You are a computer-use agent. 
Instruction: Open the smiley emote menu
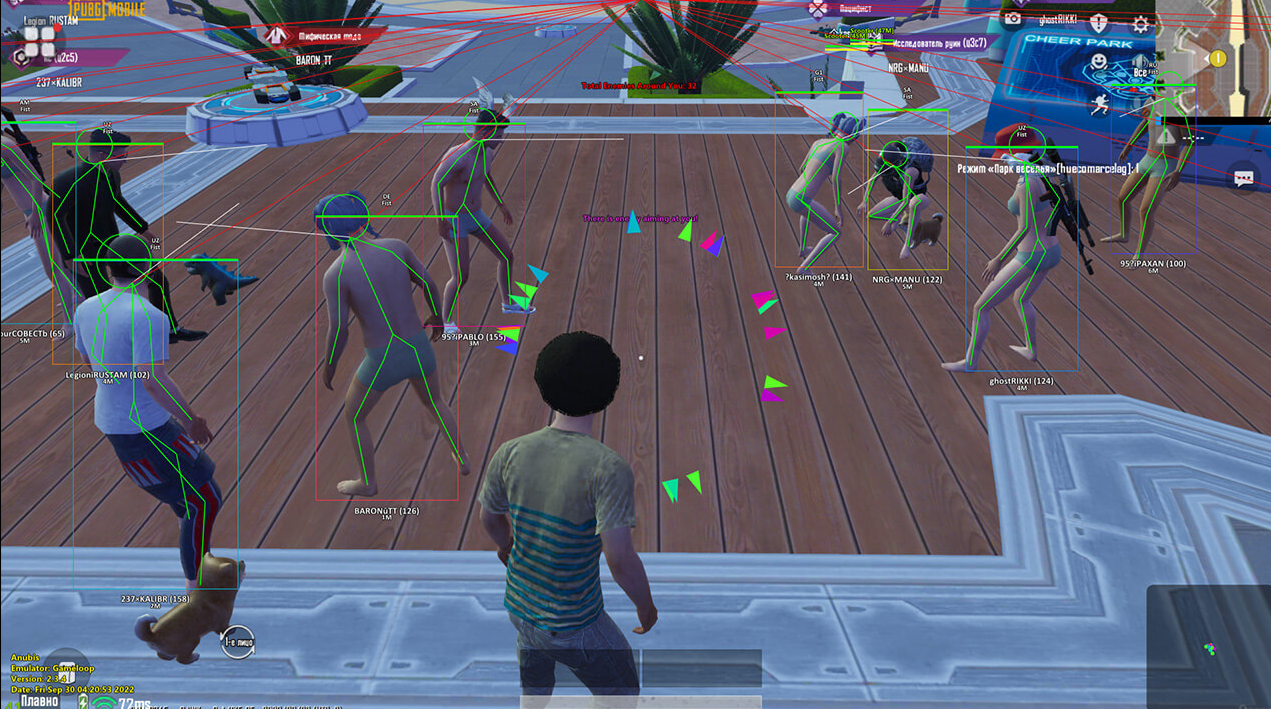(1099, 63)
